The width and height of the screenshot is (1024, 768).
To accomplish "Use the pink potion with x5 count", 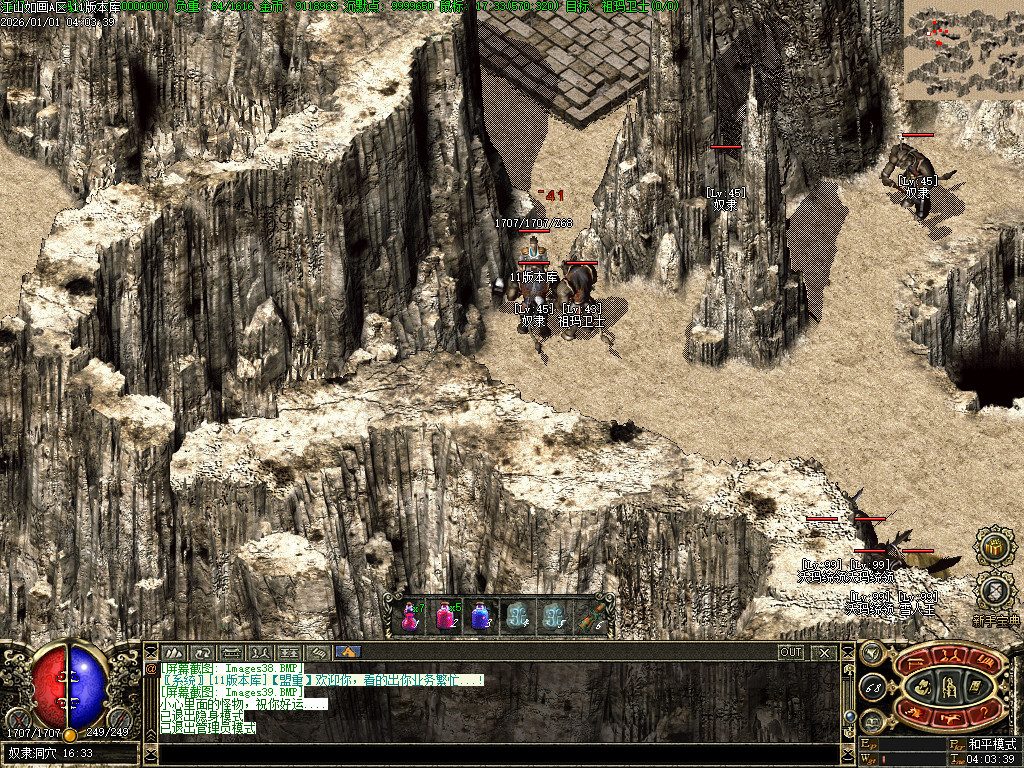I will (443, 616).
